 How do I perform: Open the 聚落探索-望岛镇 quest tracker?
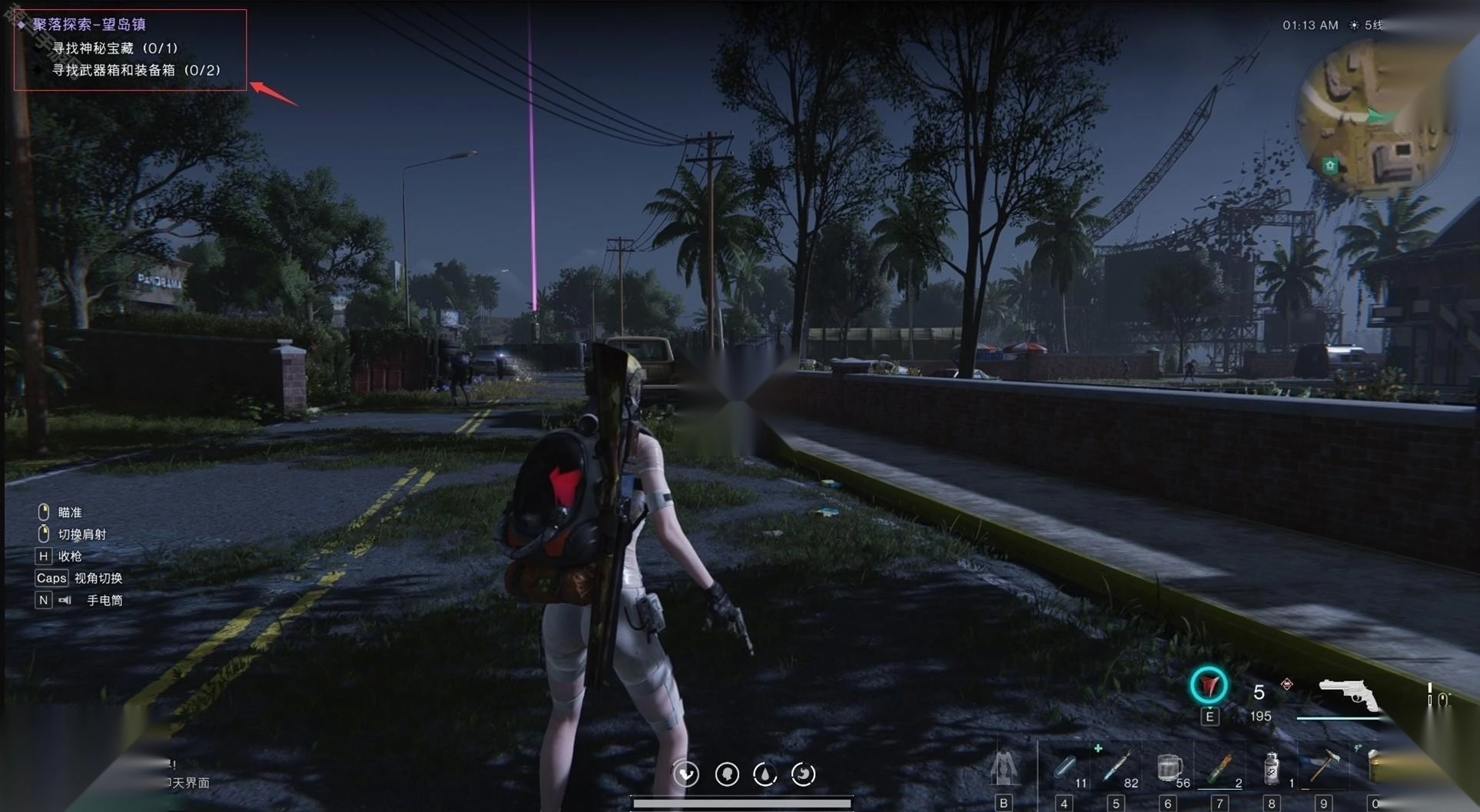(89, 25)
